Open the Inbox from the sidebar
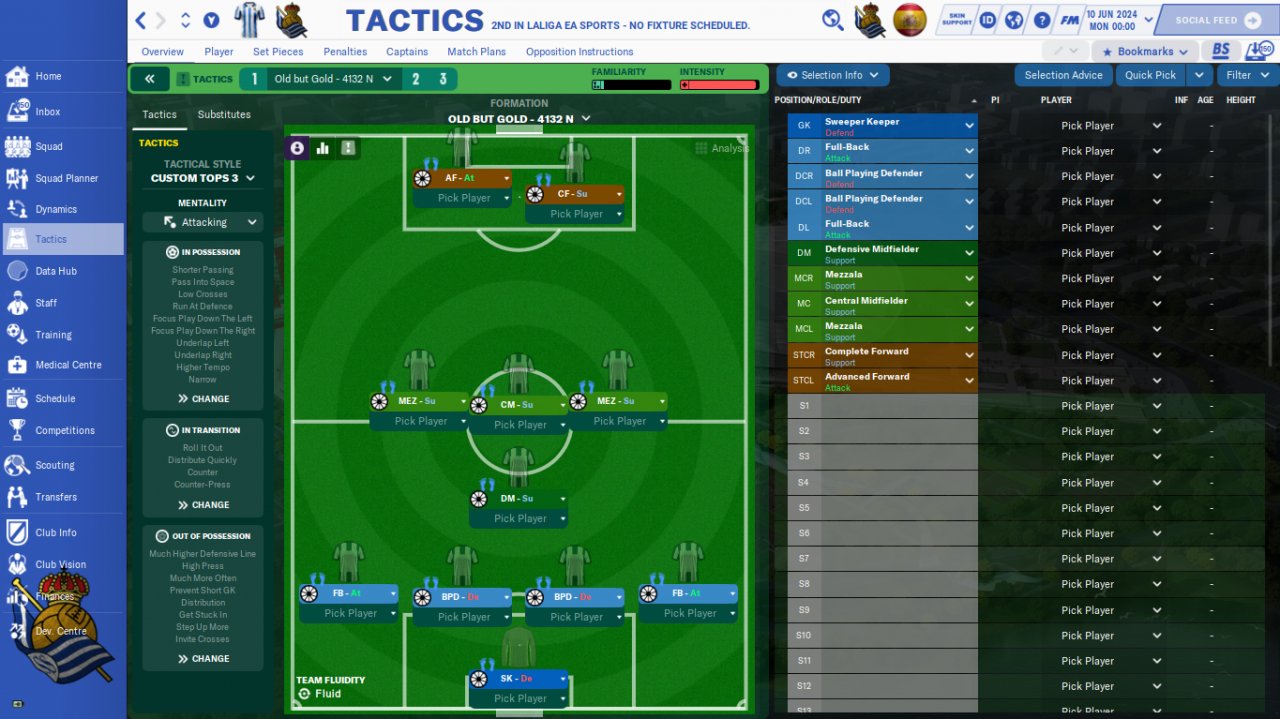Viewport: 1280px width, 719px height. pyautogui.click(x=47, y=112)
